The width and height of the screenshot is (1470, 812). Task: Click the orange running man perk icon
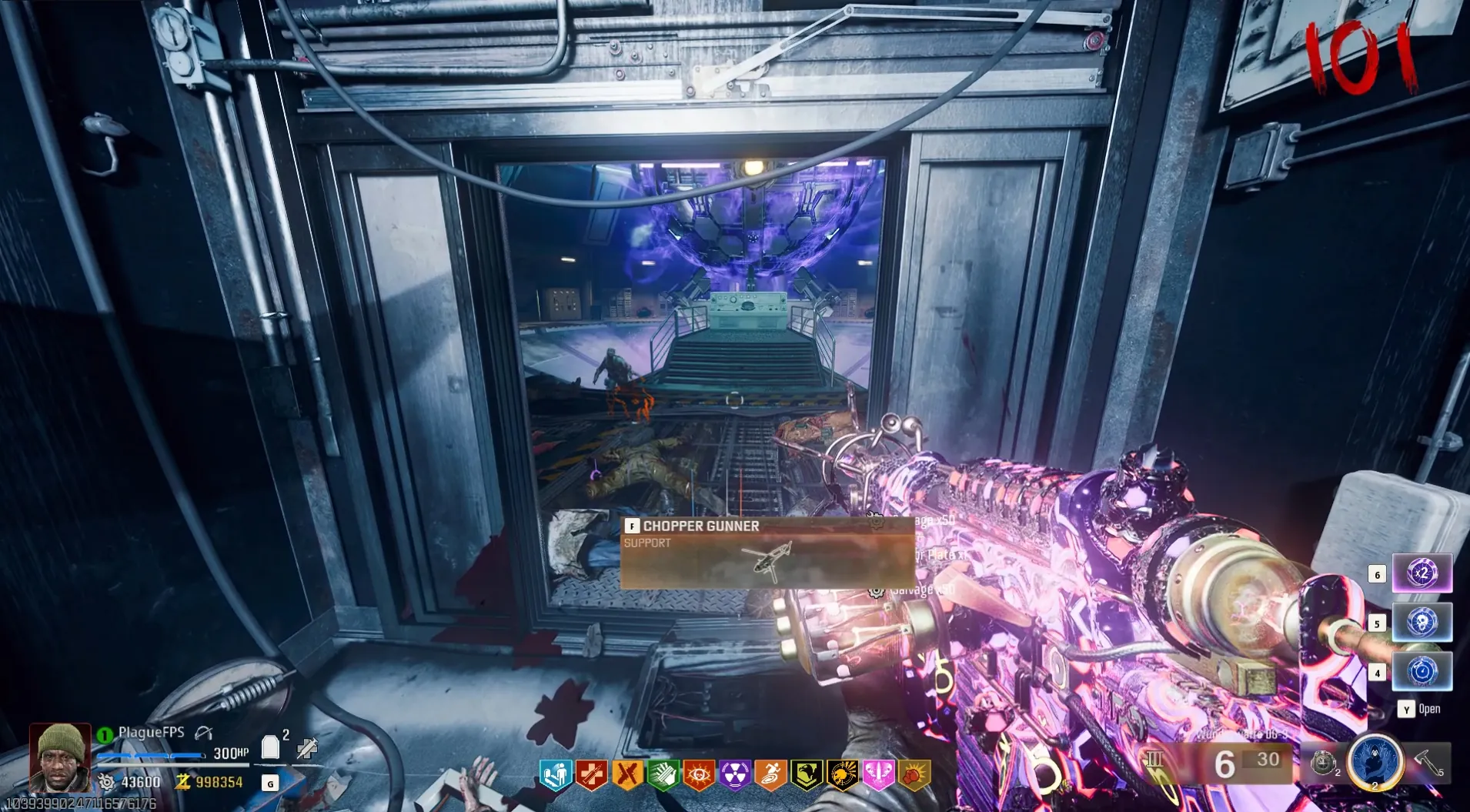[x=770, y=775]
